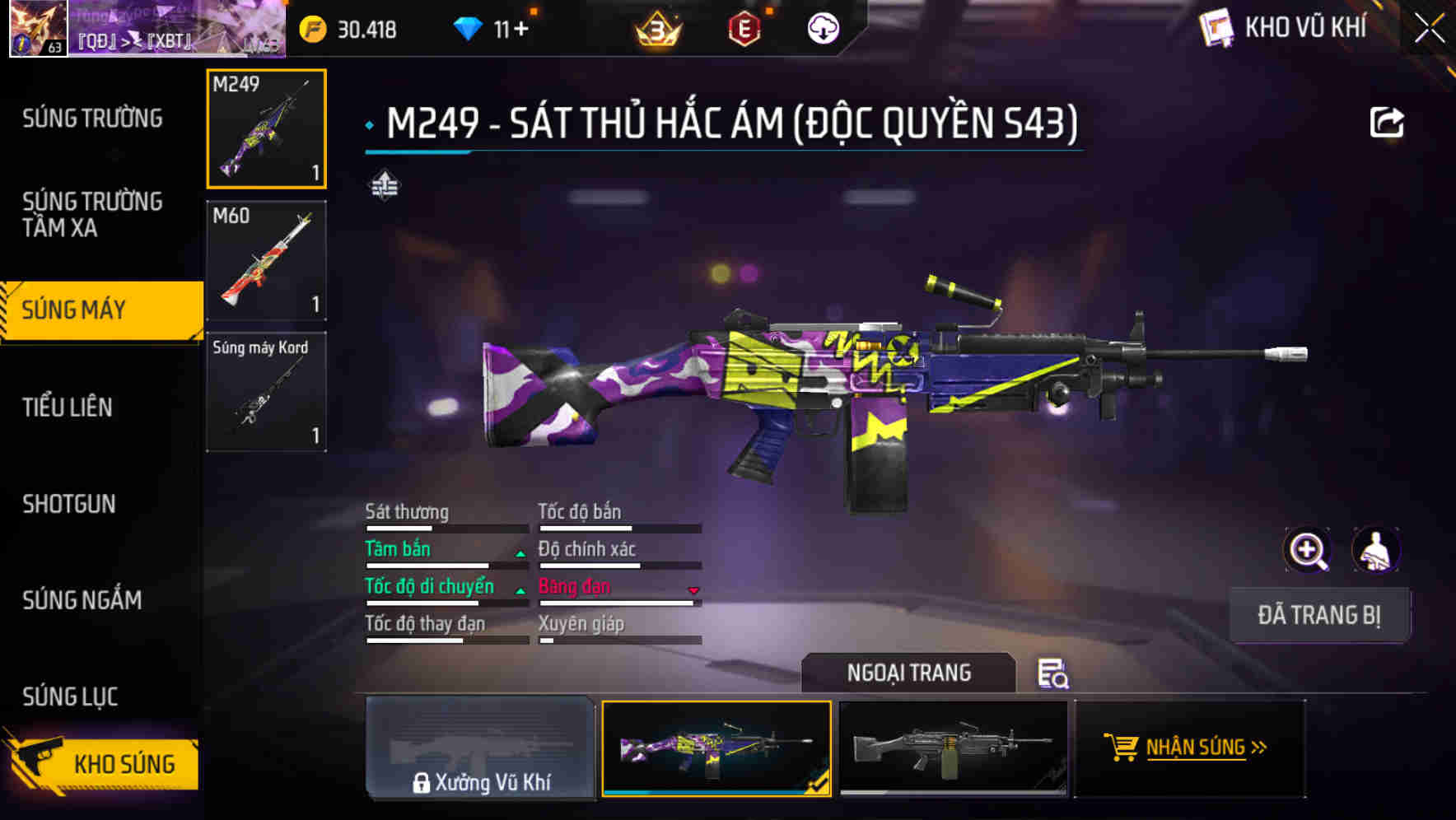Viewport: 1456px width, 820px height.
Task: Share the M249 skin via export icon
Action: (x=1388, y=122)
